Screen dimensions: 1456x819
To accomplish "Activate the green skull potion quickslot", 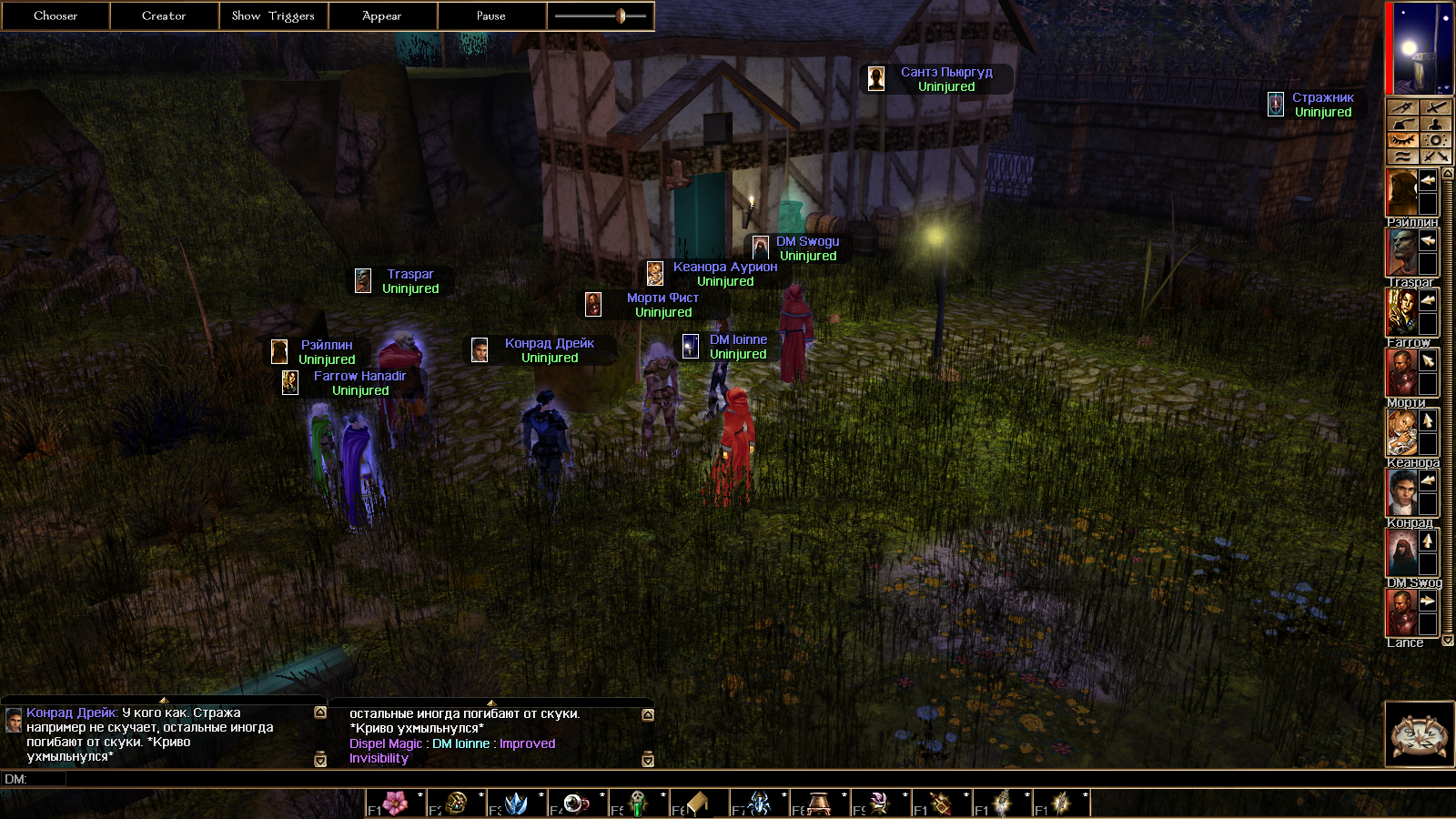I will pos(639,804).
